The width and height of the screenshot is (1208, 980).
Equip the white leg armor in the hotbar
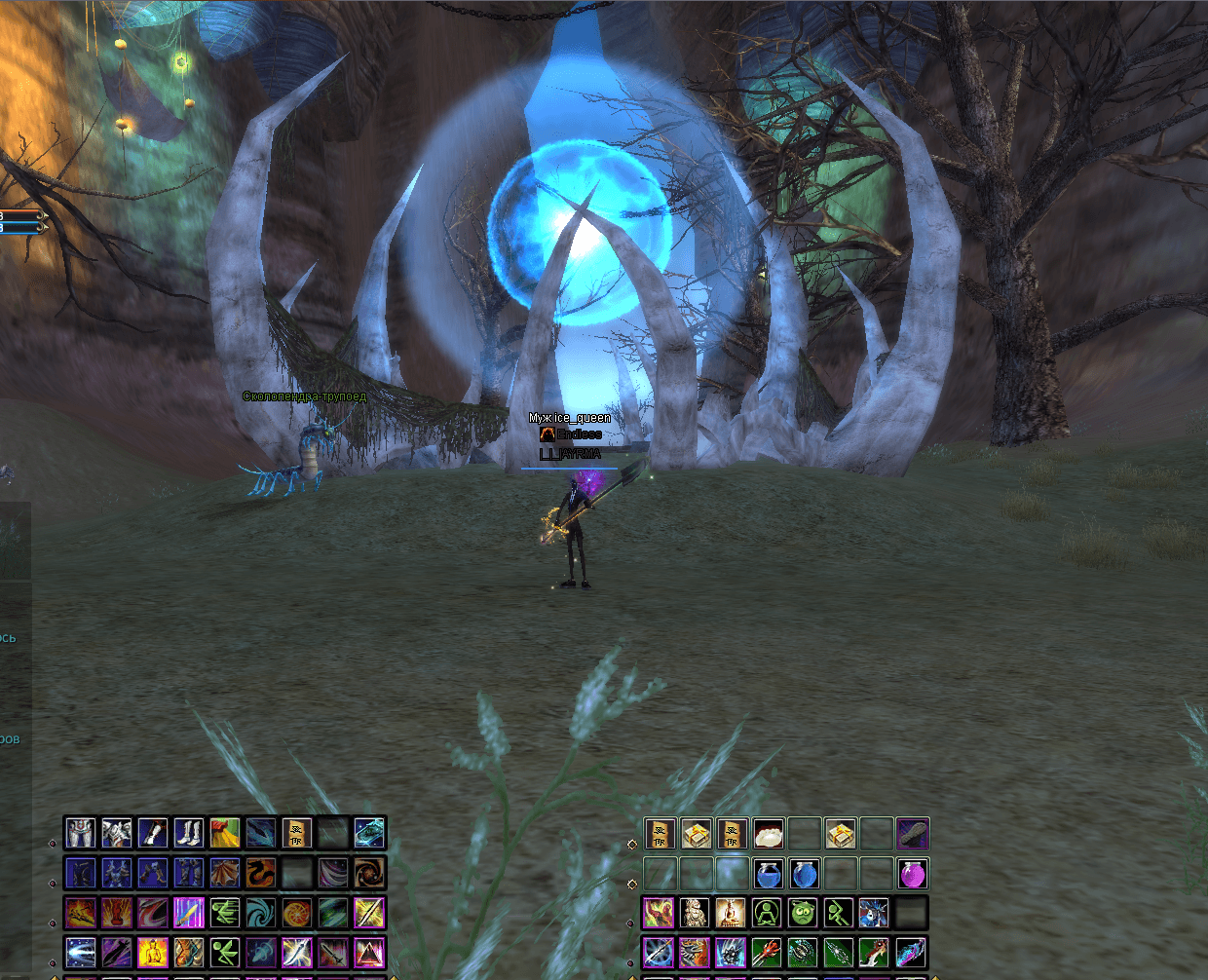[81, 833]
